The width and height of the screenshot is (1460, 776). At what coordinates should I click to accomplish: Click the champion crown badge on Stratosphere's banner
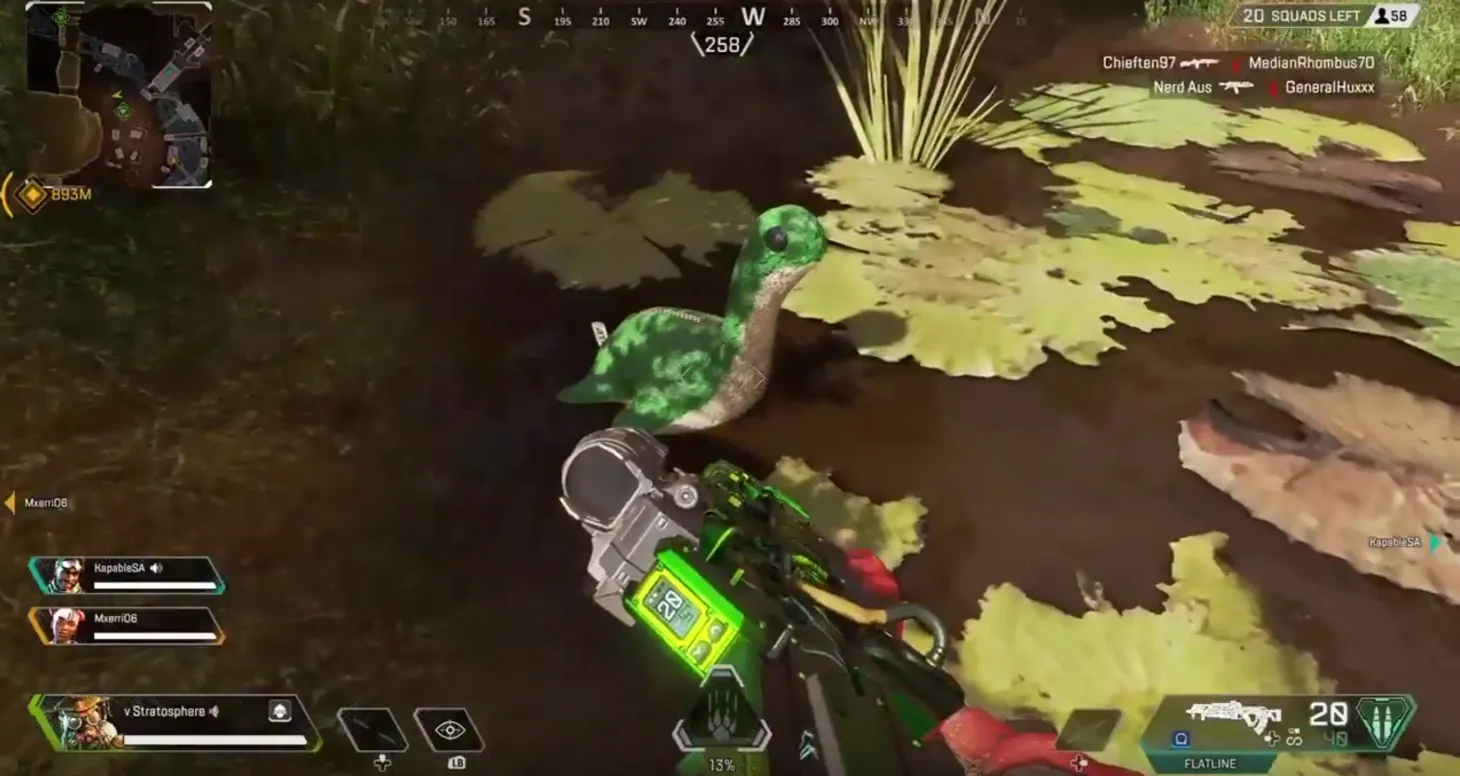tap(280, 712)
